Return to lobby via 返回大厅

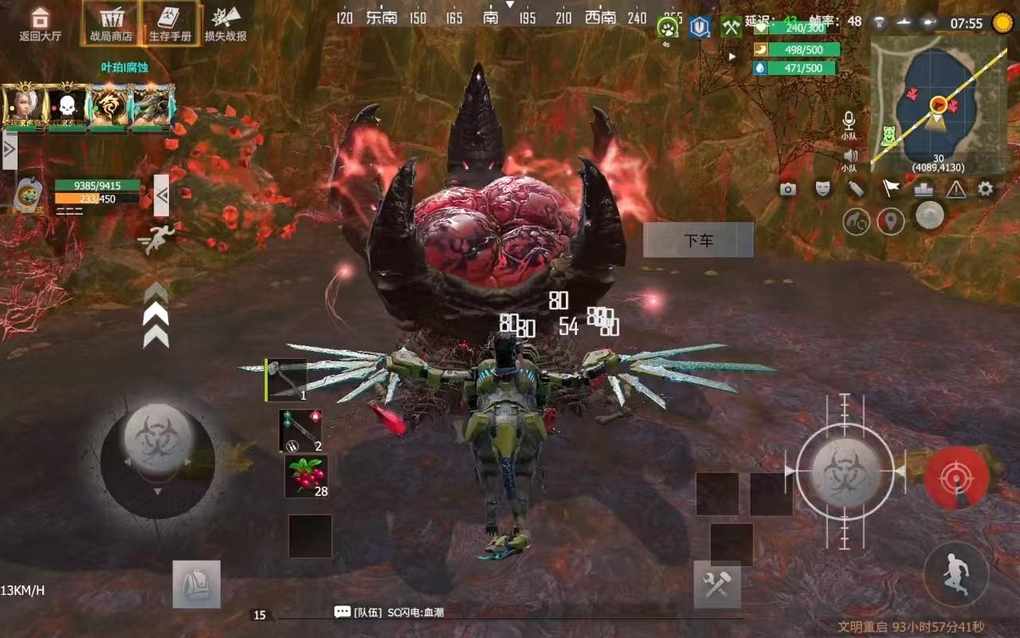tap(40, 23)
